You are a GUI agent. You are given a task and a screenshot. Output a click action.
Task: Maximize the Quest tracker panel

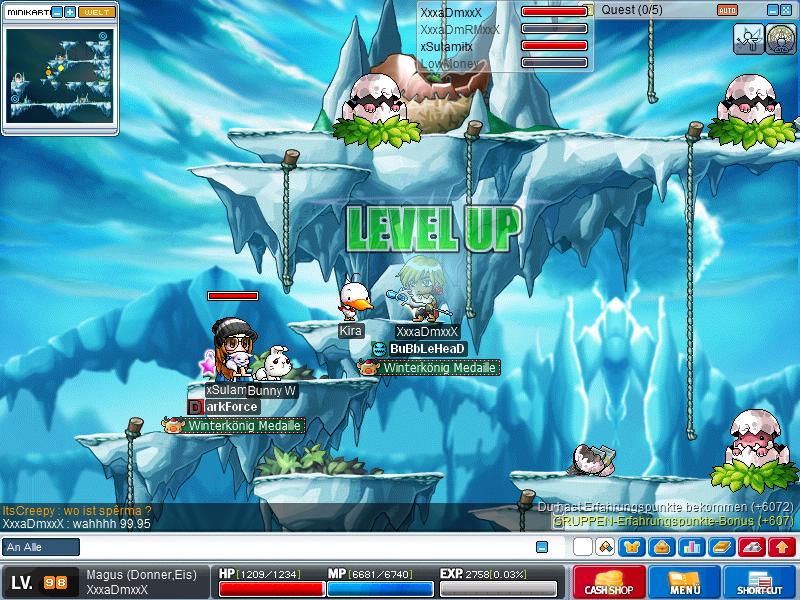pyautogui.click(x=787, y=10)
